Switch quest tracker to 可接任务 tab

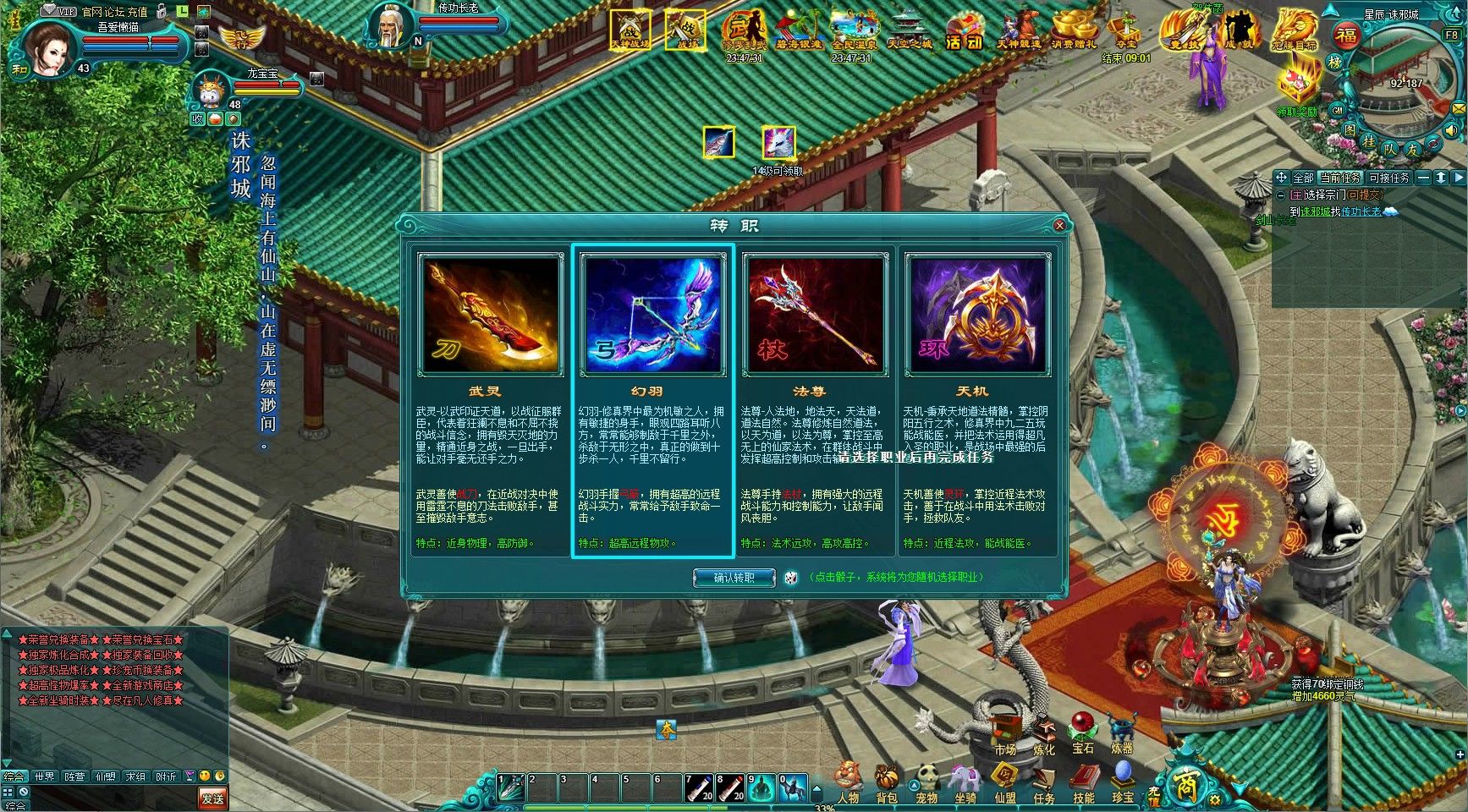[x=1388, y=178]
